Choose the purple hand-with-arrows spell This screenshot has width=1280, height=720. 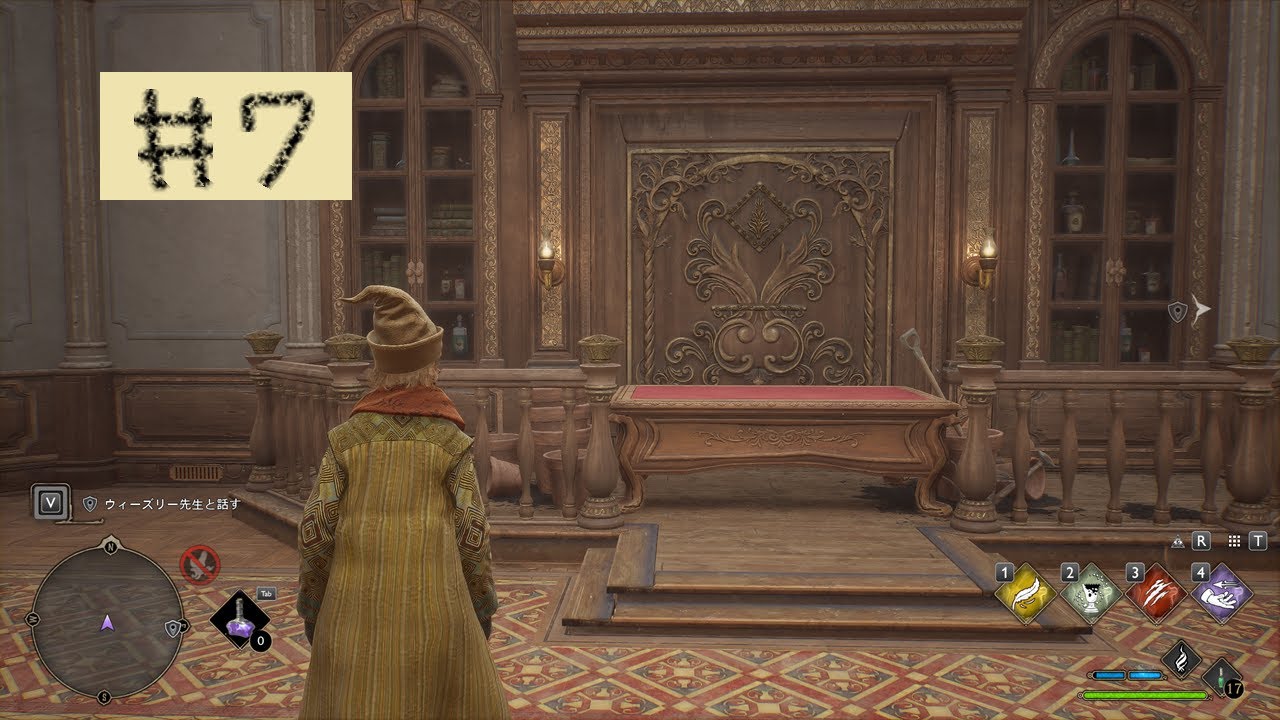[1222, 593]
